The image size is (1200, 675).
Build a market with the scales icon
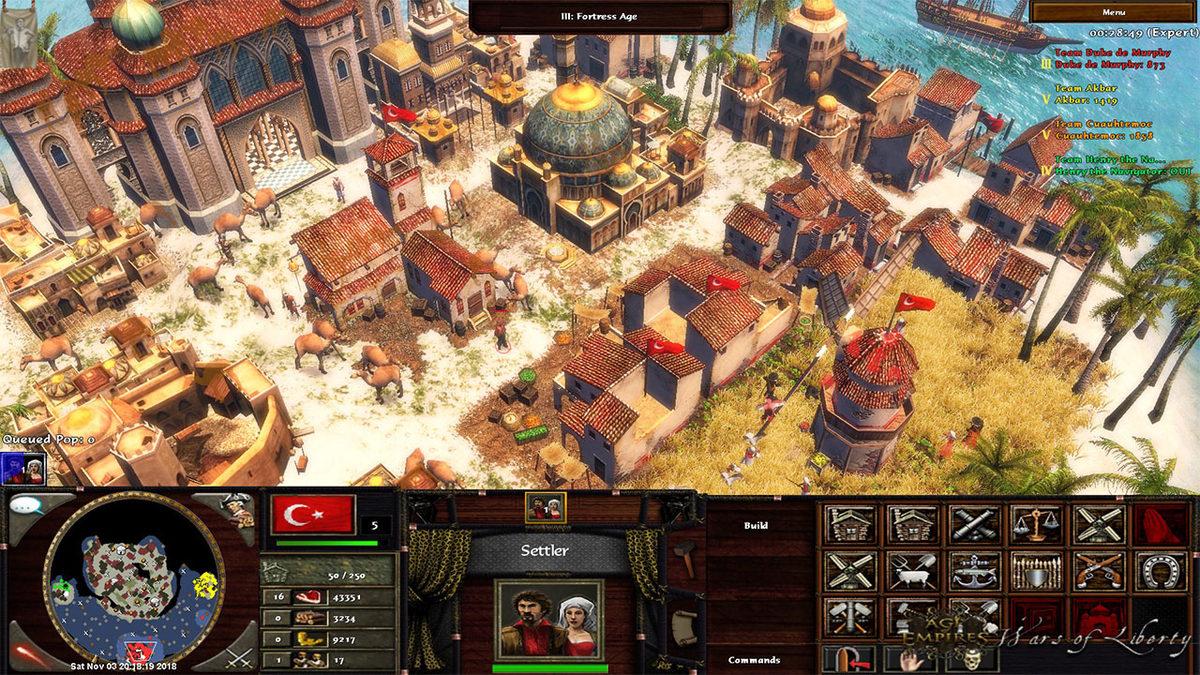tap(1036, 523)
